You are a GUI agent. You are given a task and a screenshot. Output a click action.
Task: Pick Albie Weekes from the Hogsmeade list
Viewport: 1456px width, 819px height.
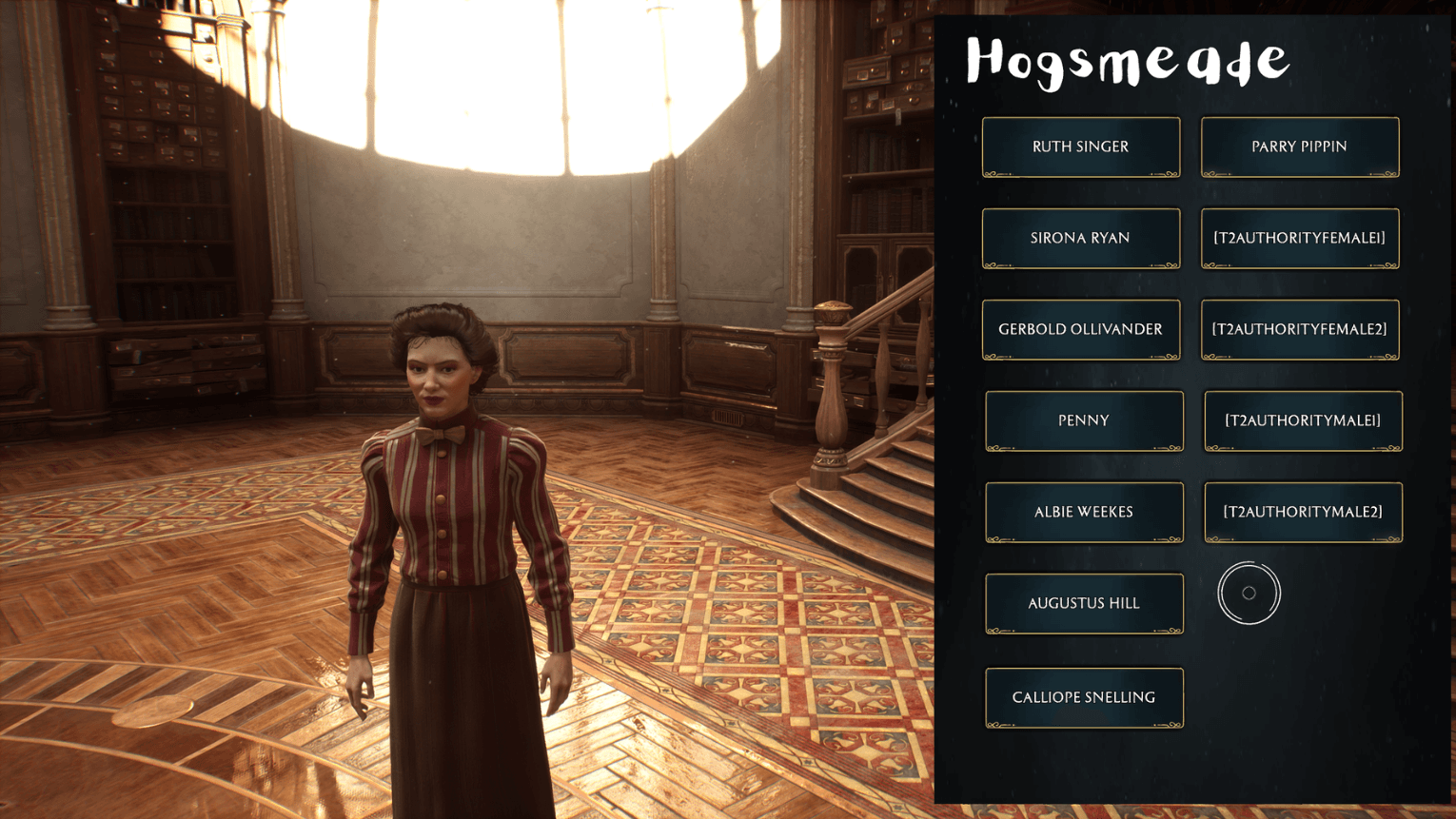(1084, 512)
